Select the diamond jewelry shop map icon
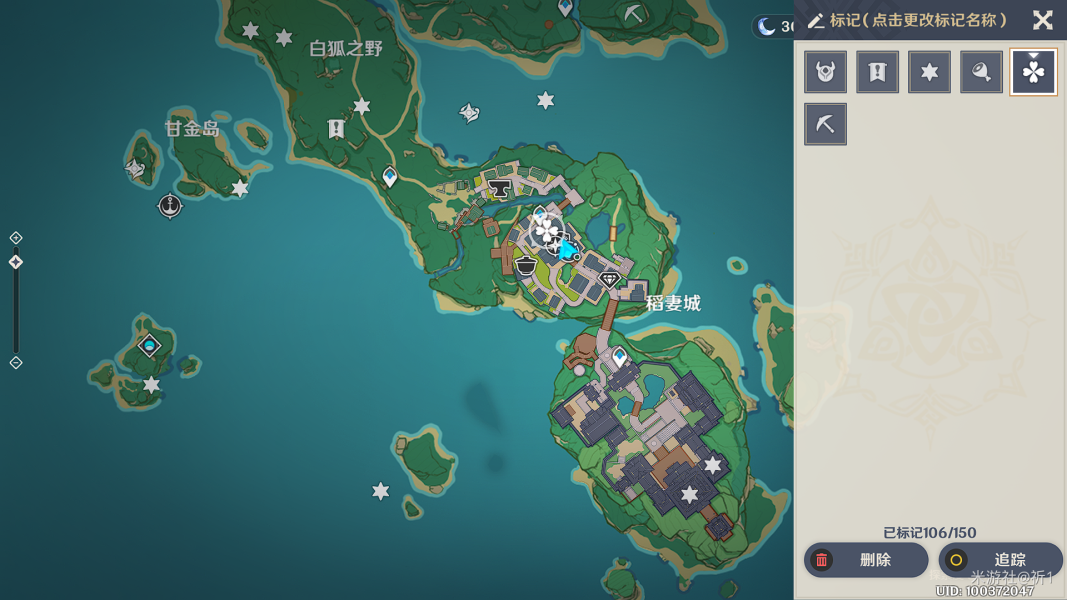1067x600 pixels. pyautogui.click(x=609, y=281)
